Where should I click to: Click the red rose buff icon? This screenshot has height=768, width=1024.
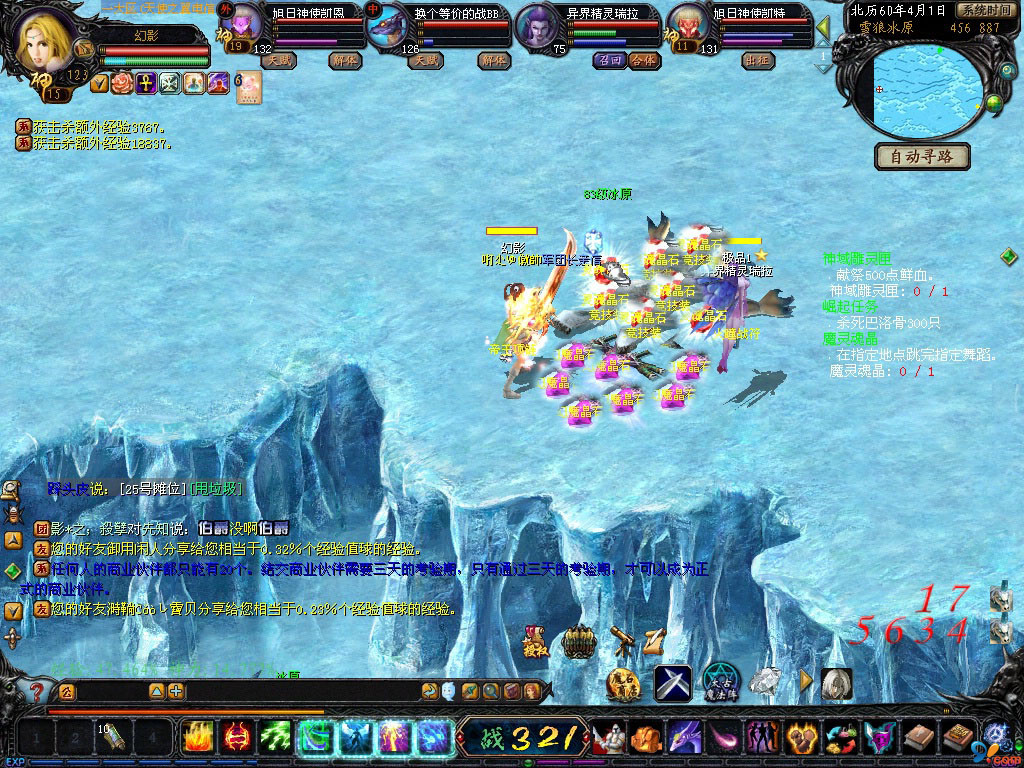(122, 83)
